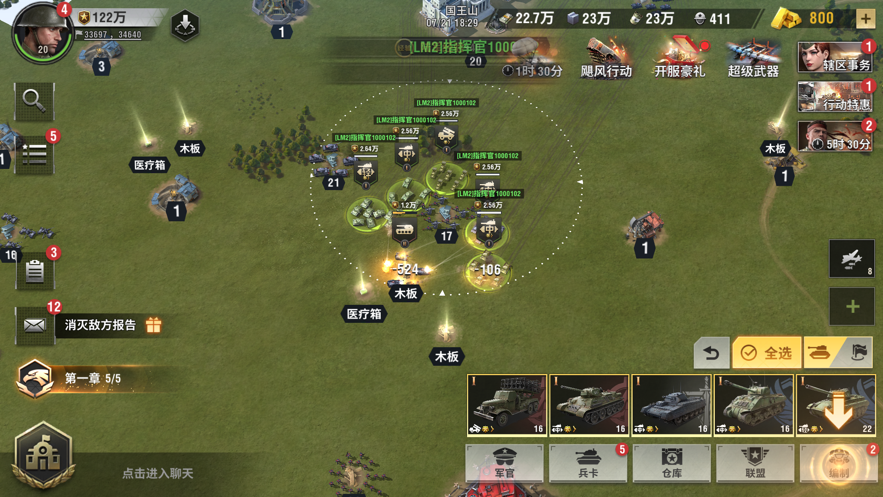Toggle 全选 select all units
This screenshot has height=497, width=883.
click(x=767, y=352)
